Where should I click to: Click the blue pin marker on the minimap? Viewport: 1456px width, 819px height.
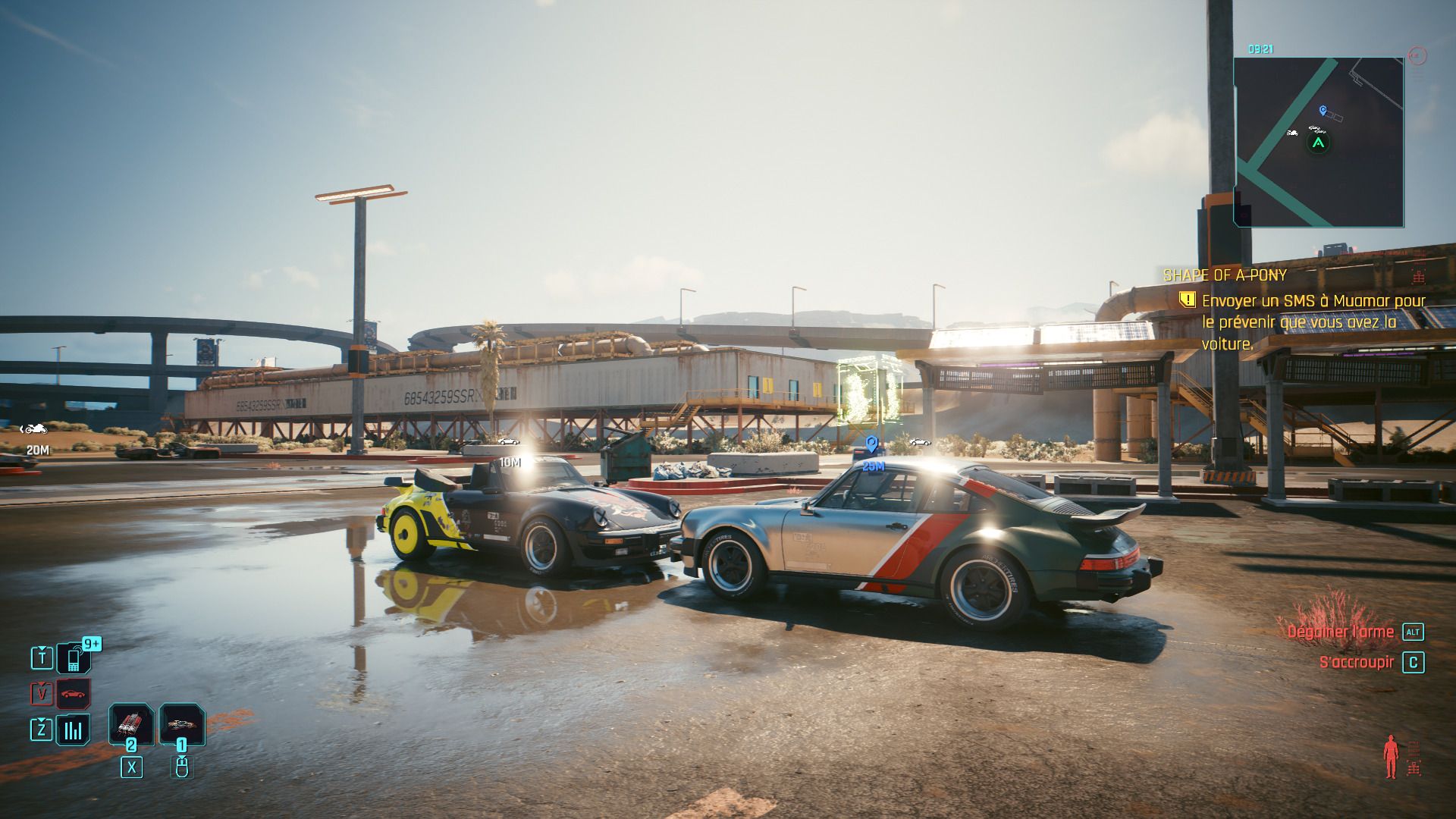[1323, 111]
